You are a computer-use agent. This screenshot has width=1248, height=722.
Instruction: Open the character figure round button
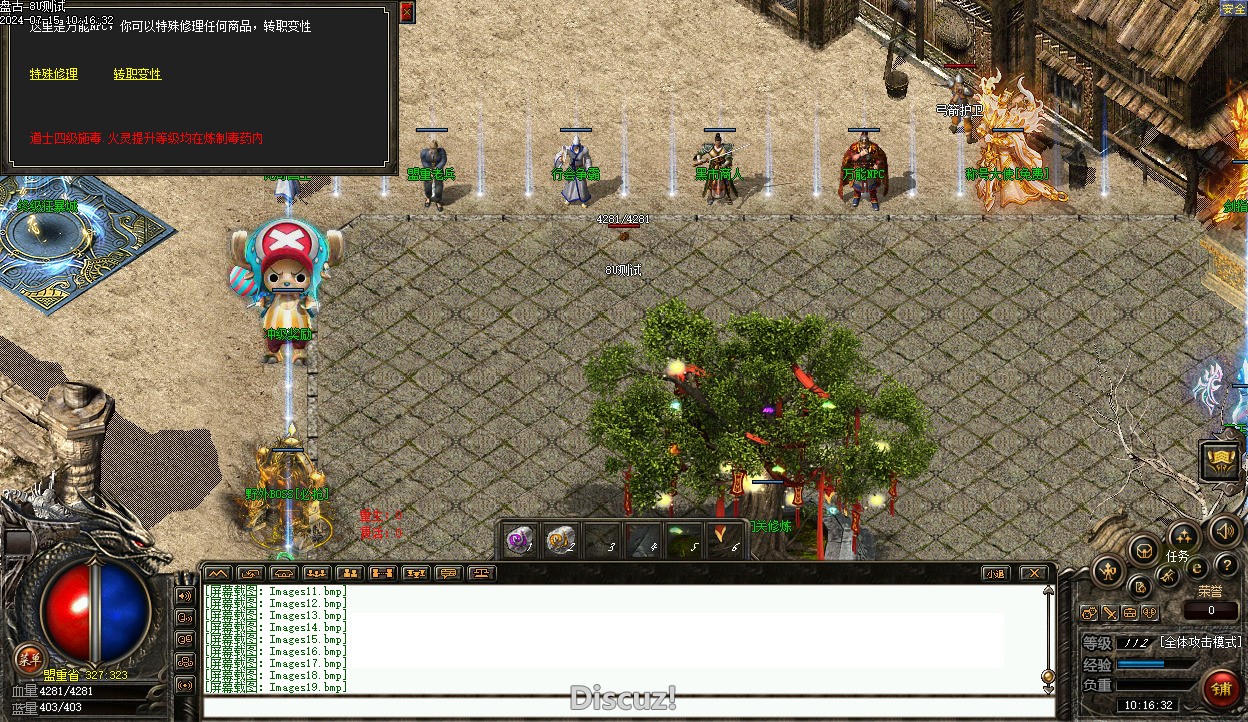(x=1108, y=572)
